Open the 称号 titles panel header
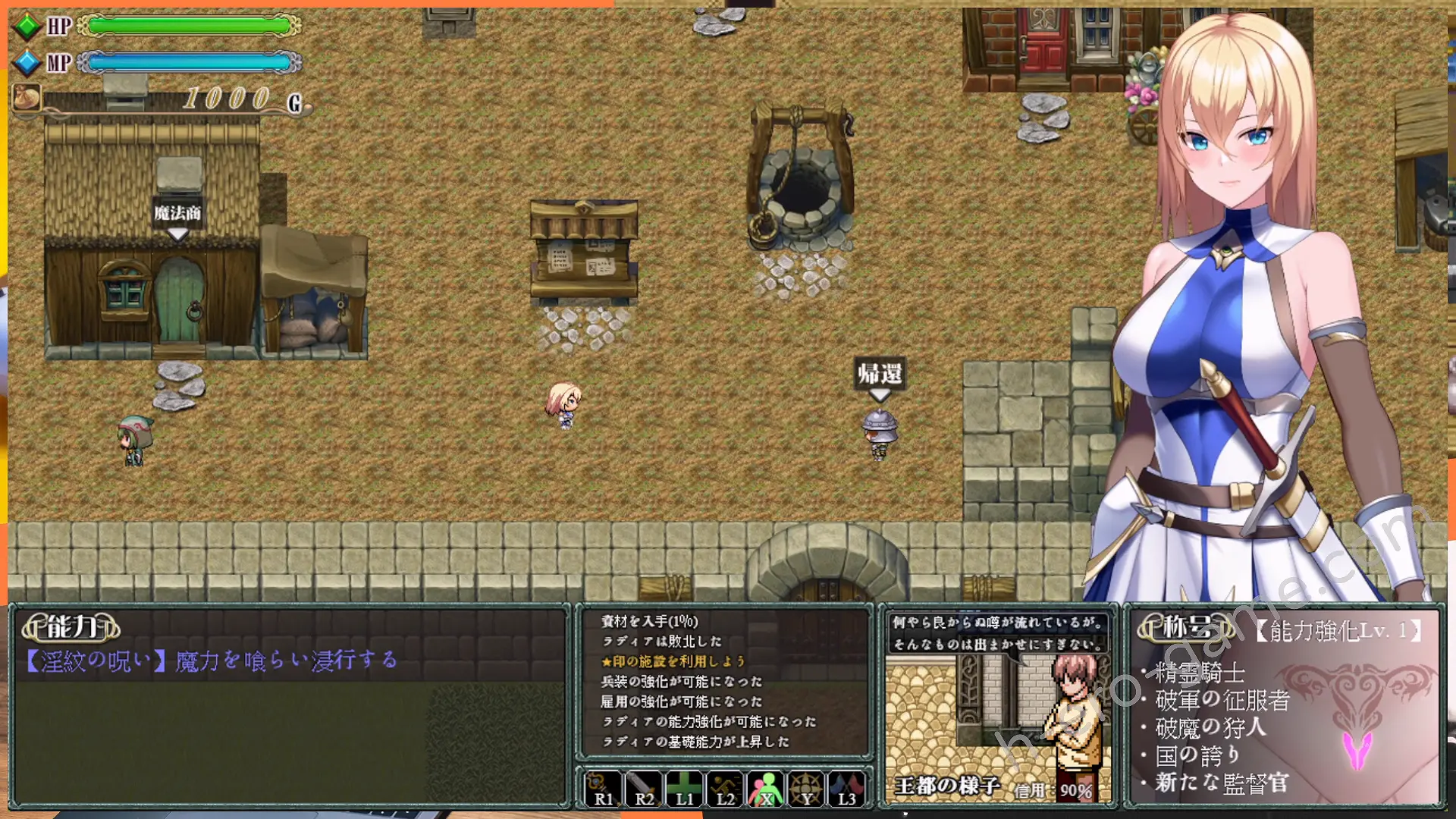This screenshot has height=819, width=1456. click(1187, 627)
